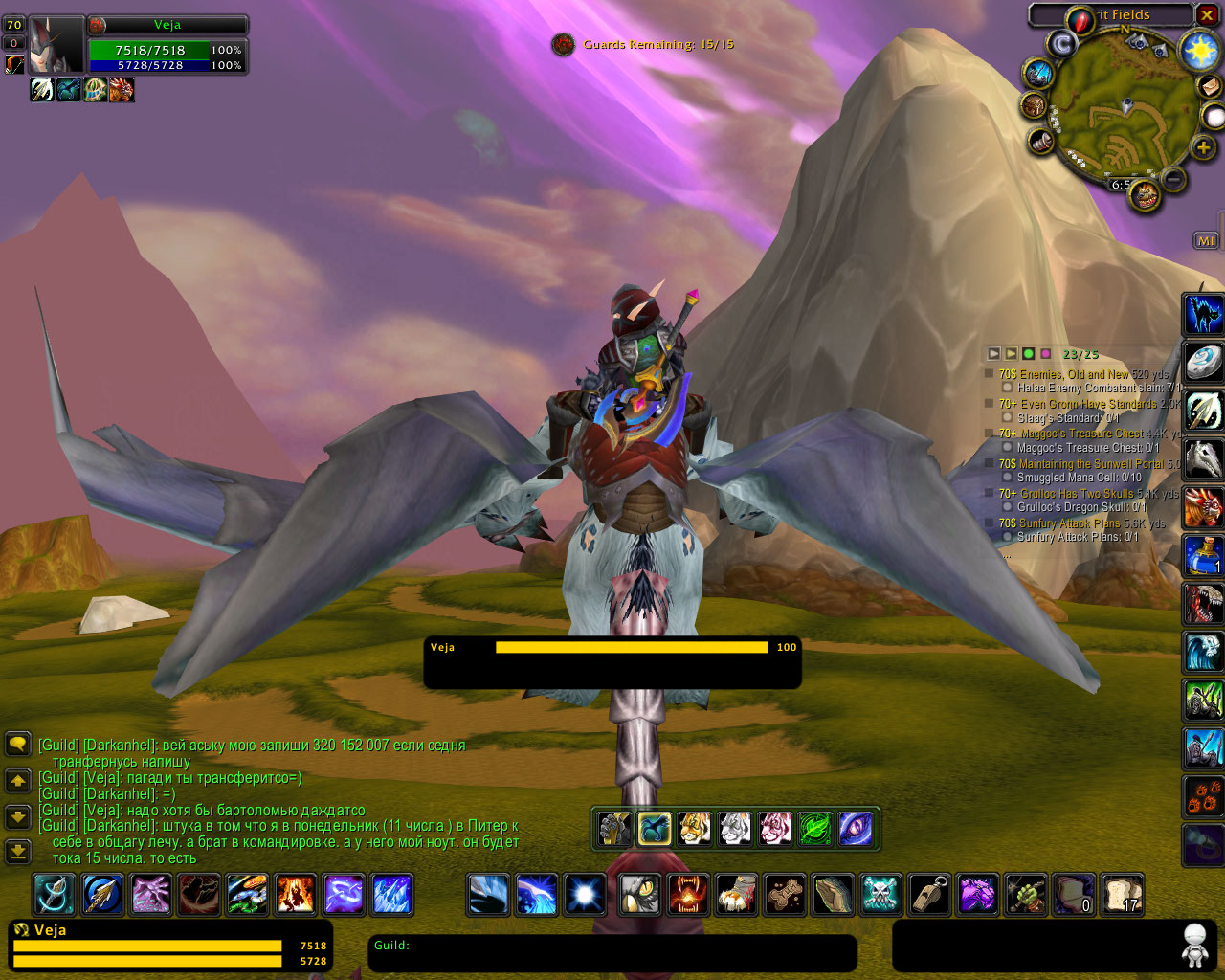Image resolution: width=1225 pixels, height=980 pixels.
Task: Click the dog bone pet ability
Action: [785, 894]
